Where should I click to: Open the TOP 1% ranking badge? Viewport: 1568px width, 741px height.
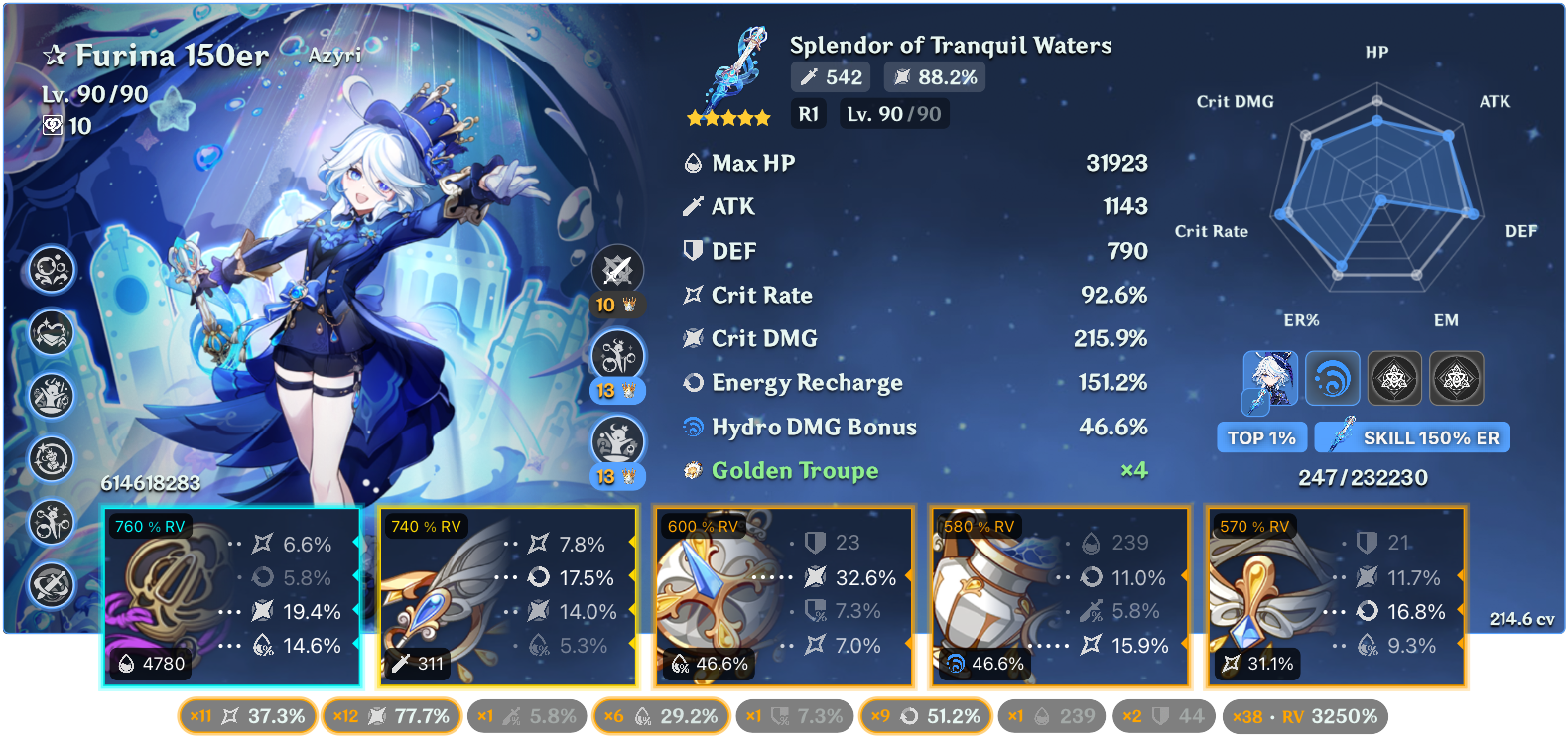coord(1260,437)
